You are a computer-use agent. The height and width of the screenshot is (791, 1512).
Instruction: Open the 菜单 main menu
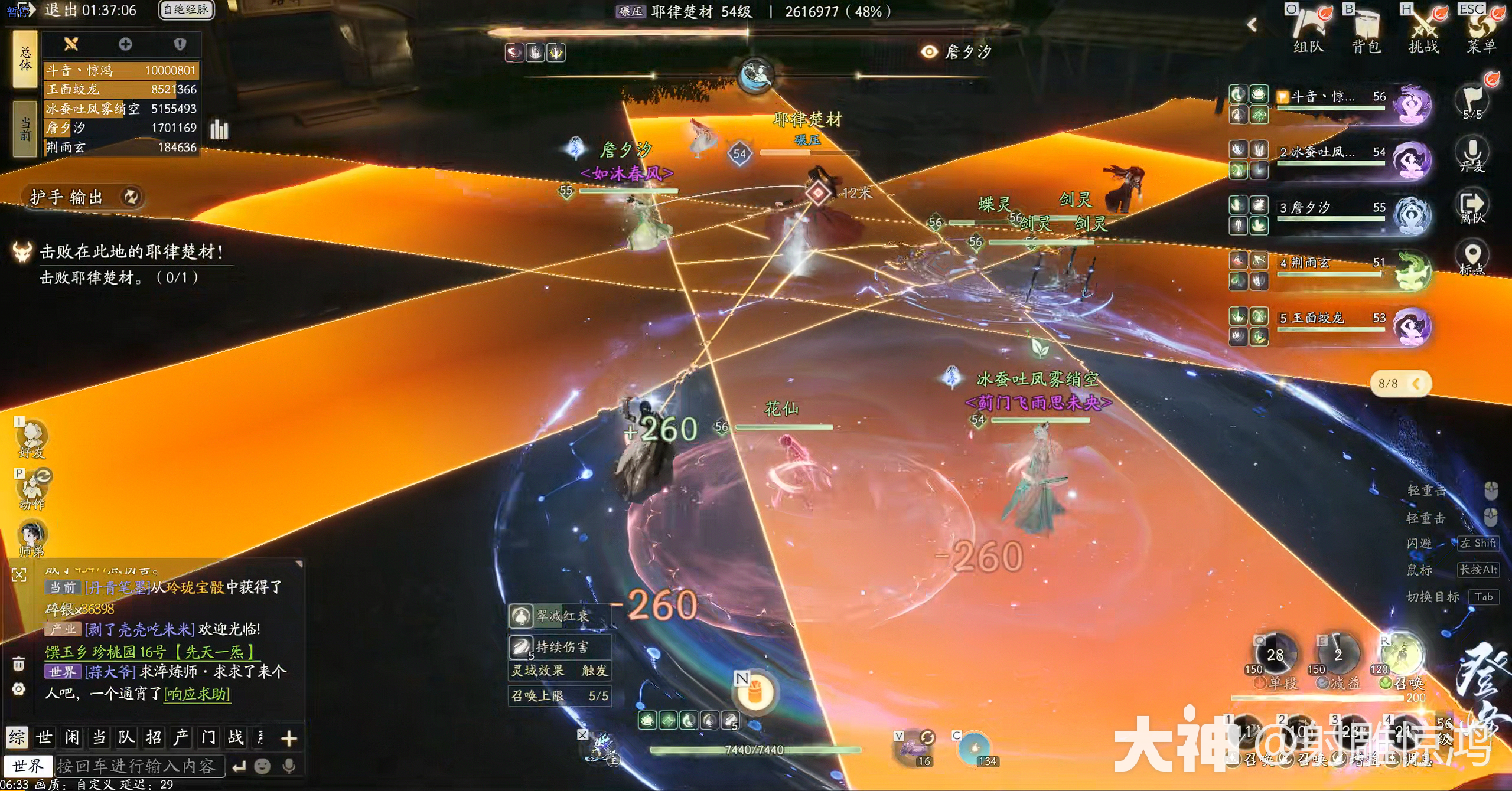(1481, 30)
